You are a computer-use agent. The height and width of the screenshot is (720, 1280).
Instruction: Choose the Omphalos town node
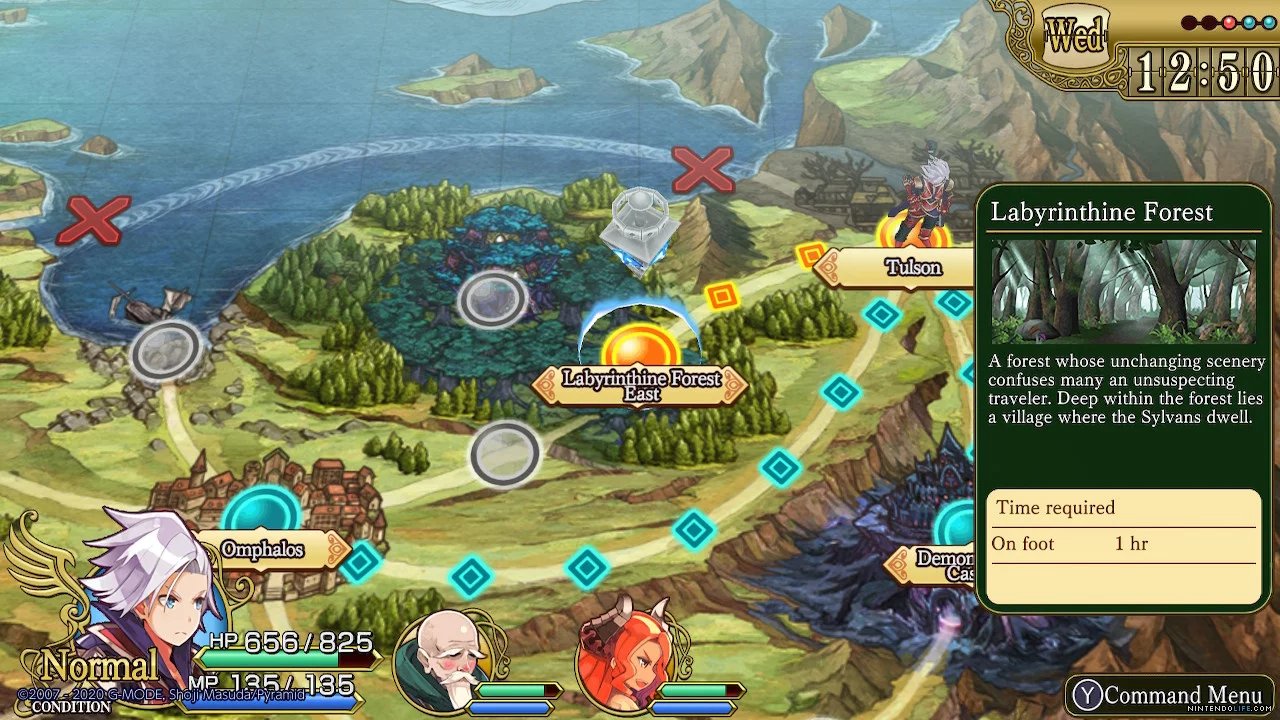260,516
